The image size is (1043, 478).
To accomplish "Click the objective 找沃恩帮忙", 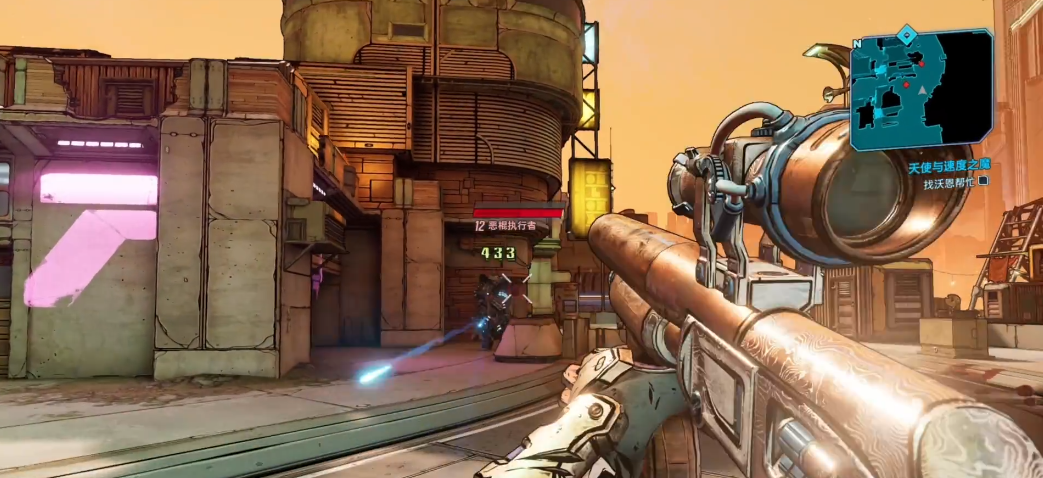I will (x=947, y=183).
